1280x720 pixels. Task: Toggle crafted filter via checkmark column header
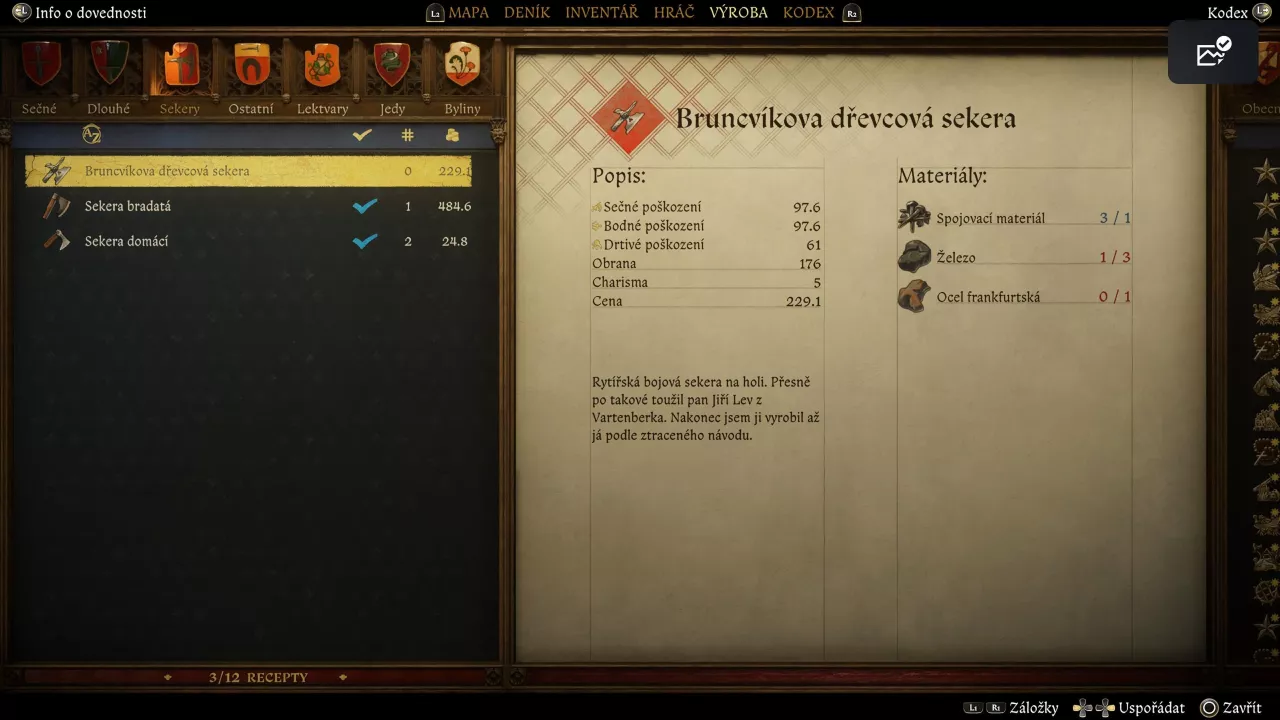[362, 134]
